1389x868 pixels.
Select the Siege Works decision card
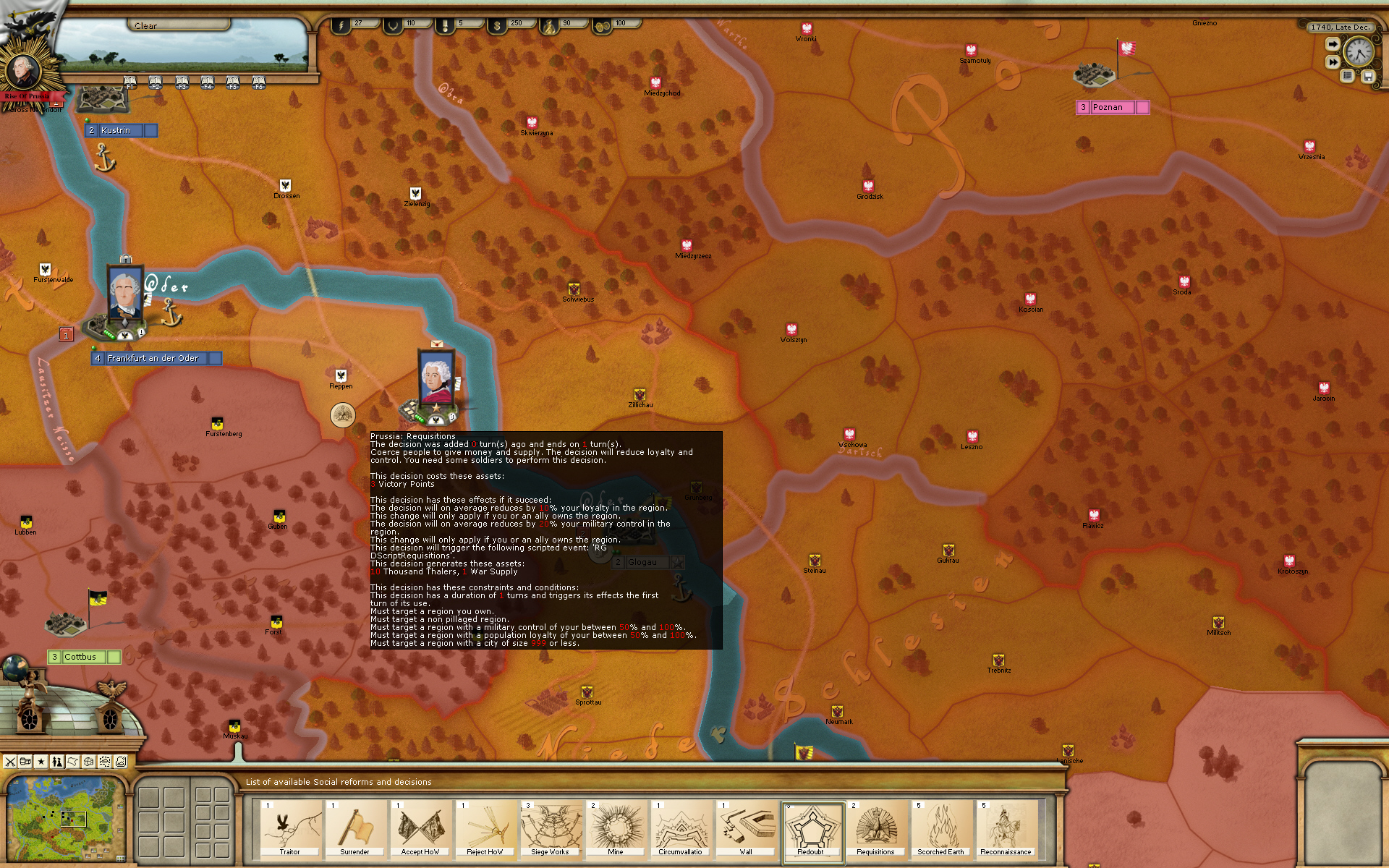(550, 830)
